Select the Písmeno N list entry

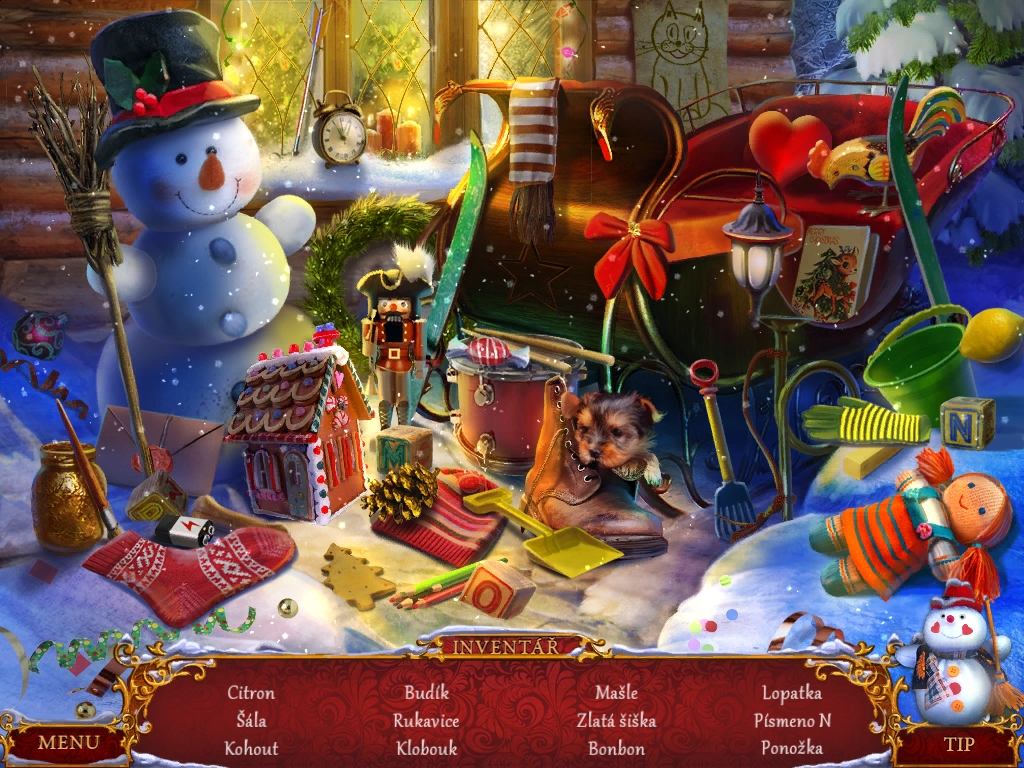pyautogui.click(x=792, y=720)
